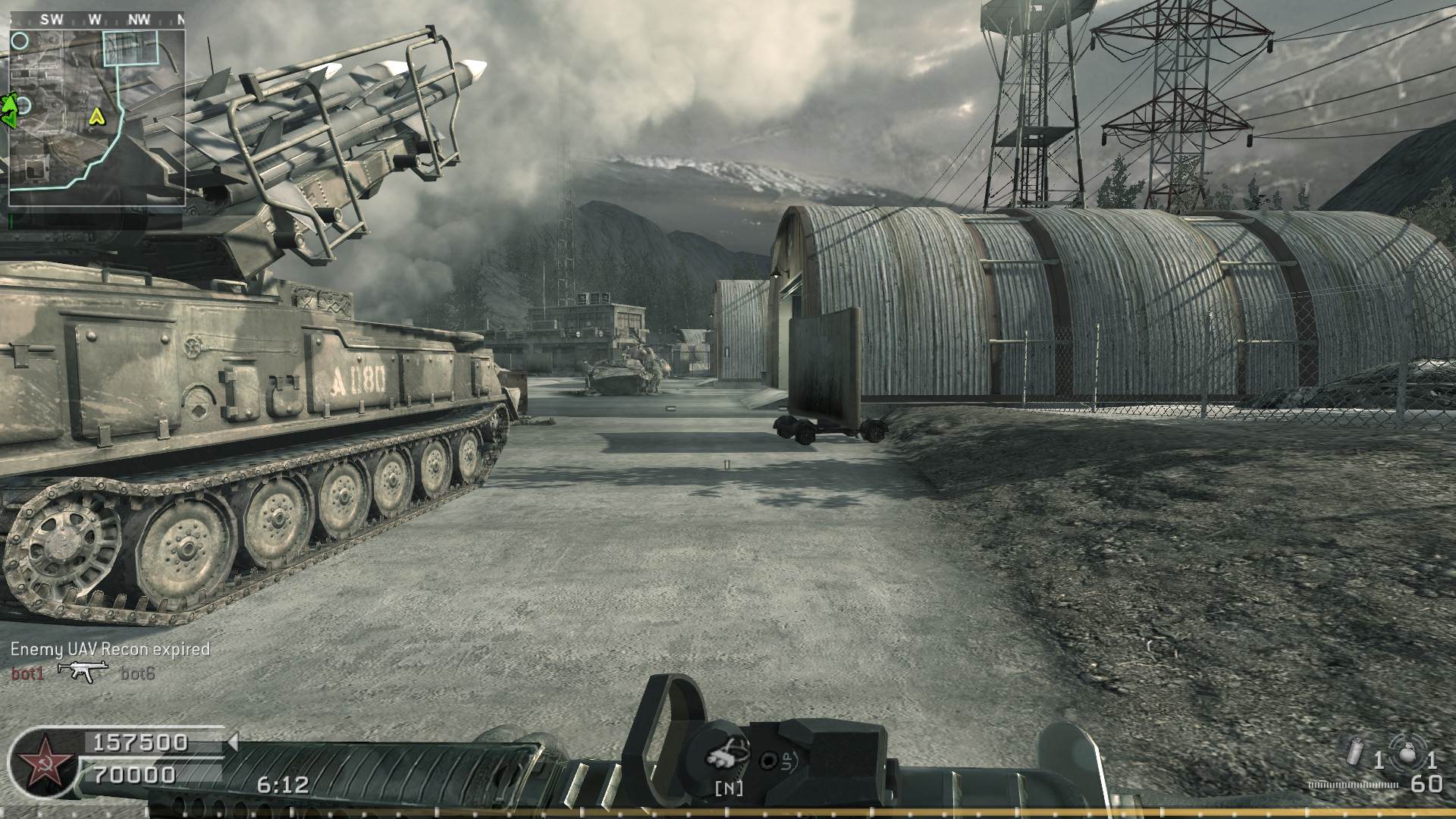Activate the night vision goggles icon

(726, 756)
